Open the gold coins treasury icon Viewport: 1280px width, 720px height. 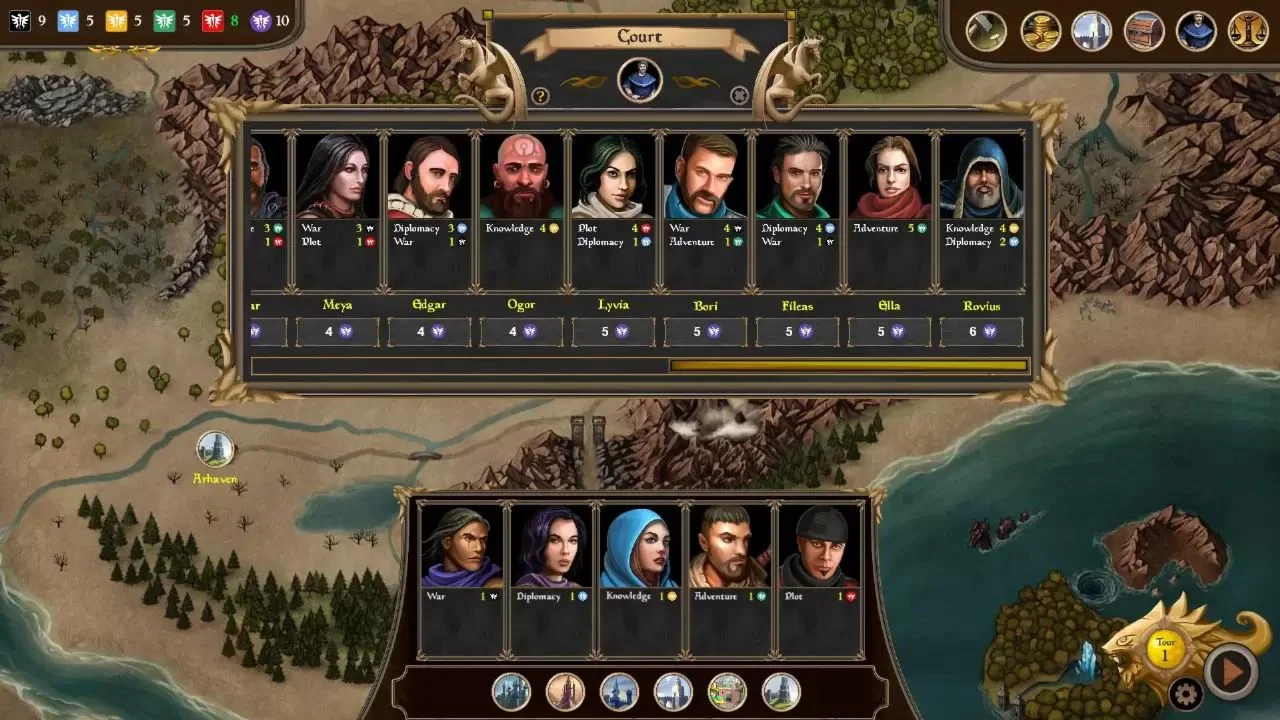1040,31
